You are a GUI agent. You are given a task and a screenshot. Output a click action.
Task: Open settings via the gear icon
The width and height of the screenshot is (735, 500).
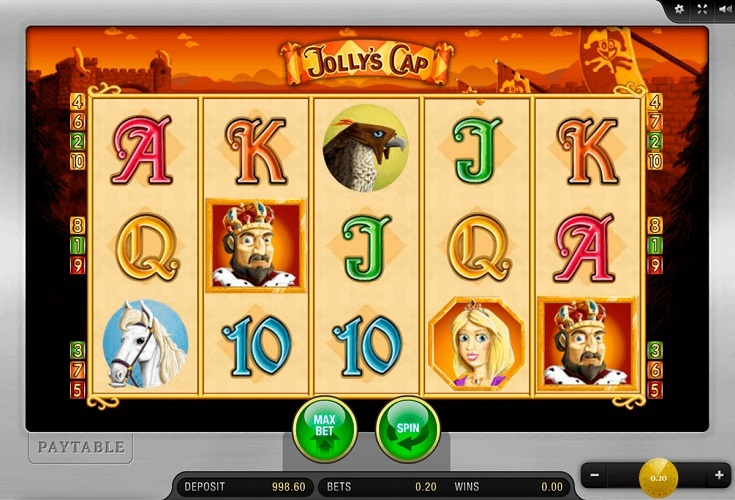680,9
